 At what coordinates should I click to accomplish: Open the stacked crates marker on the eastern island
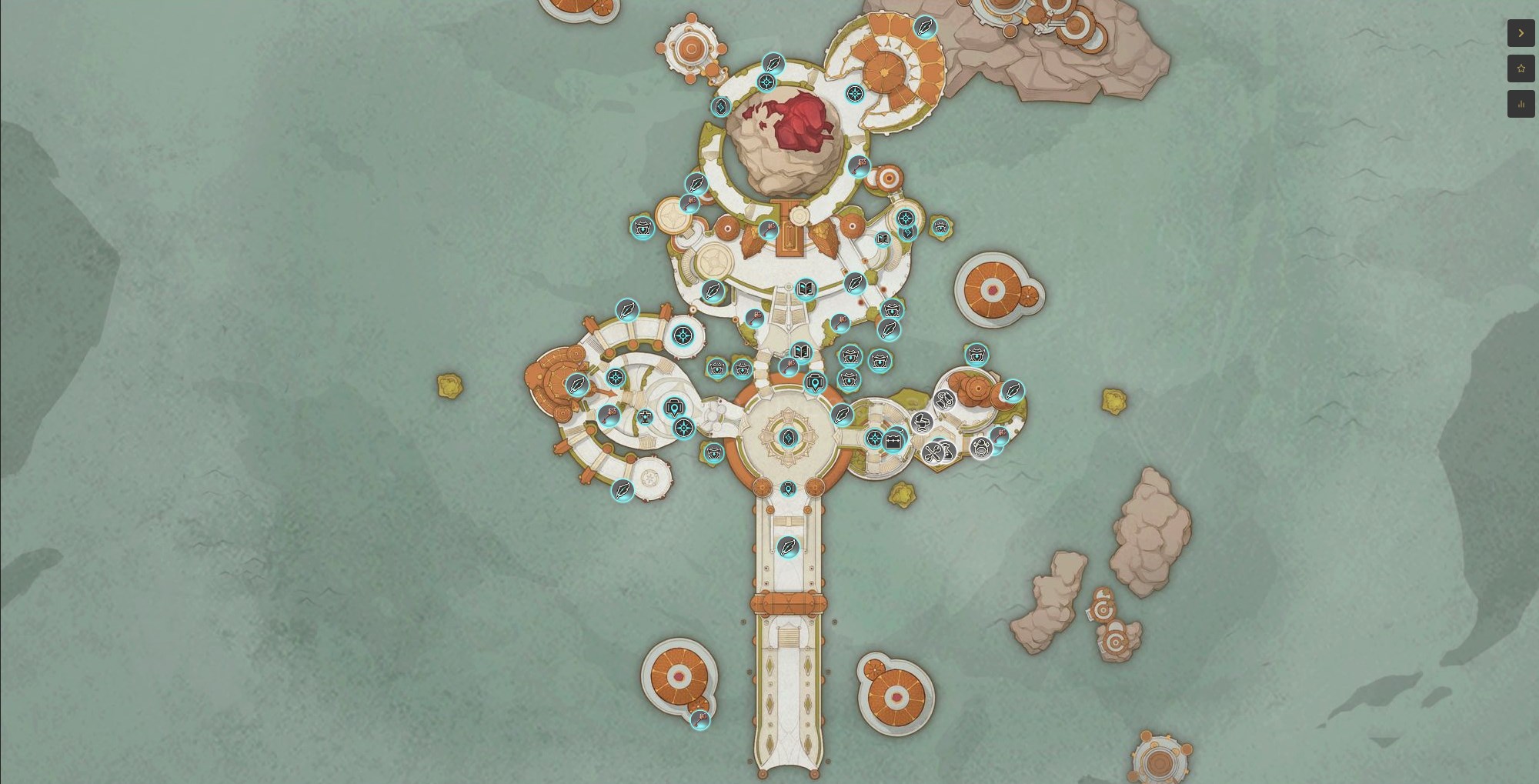[x=946, y=401]
